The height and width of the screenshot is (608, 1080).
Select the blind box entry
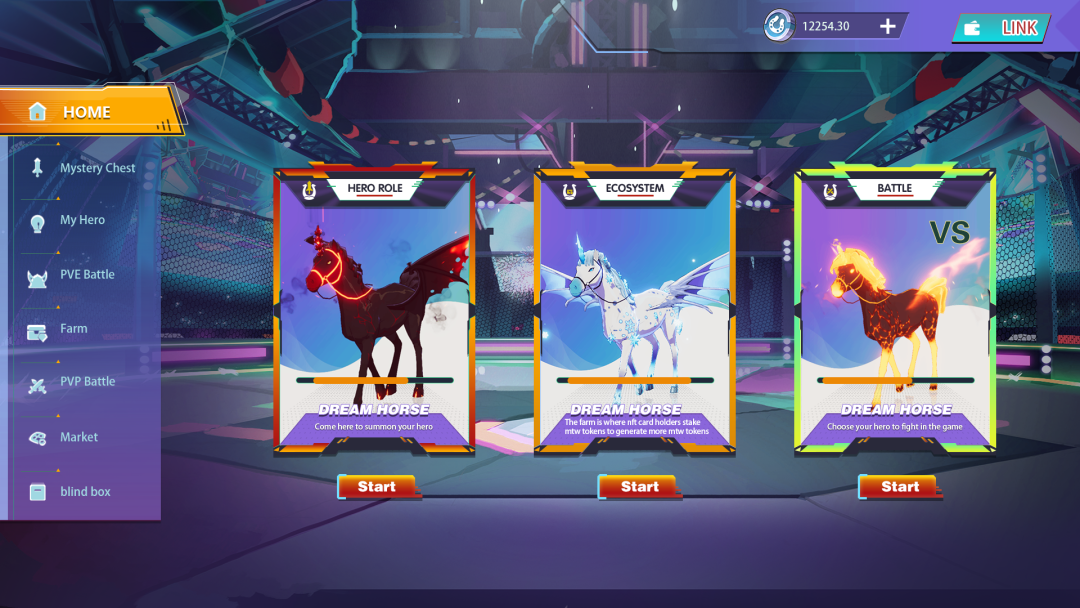click(84, 492)
